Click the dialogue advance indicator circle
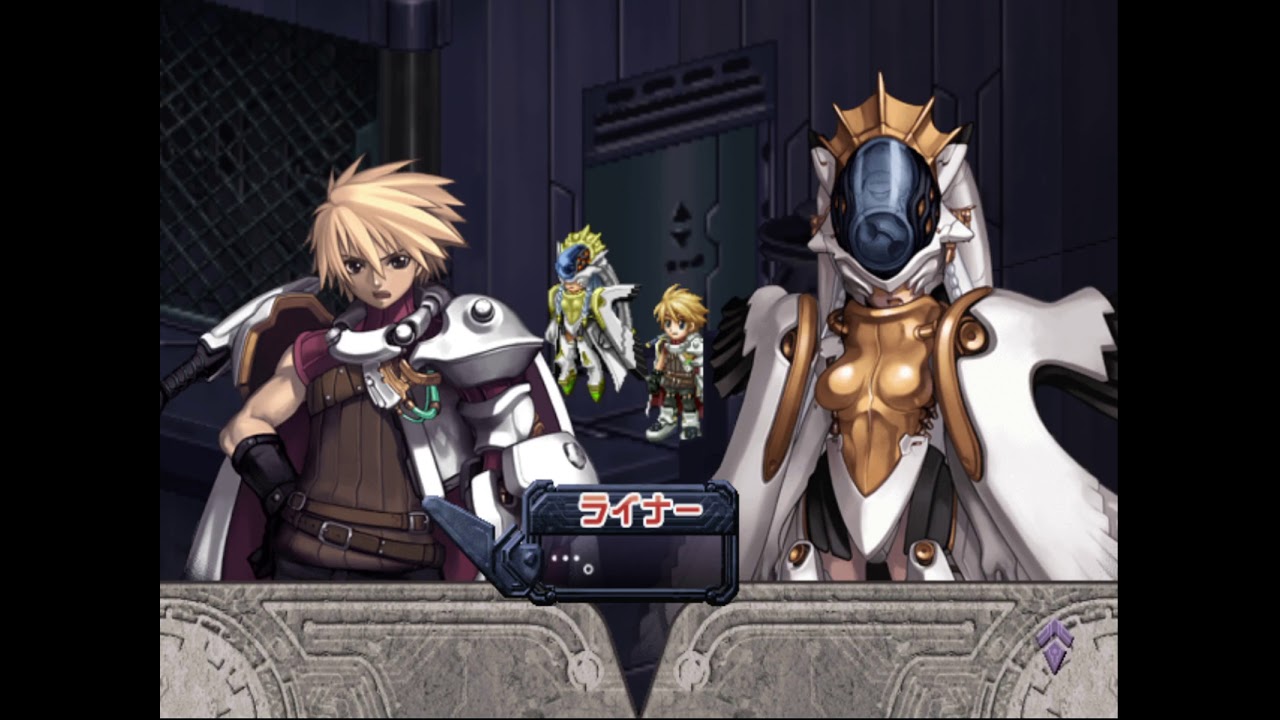 (588, 569)
